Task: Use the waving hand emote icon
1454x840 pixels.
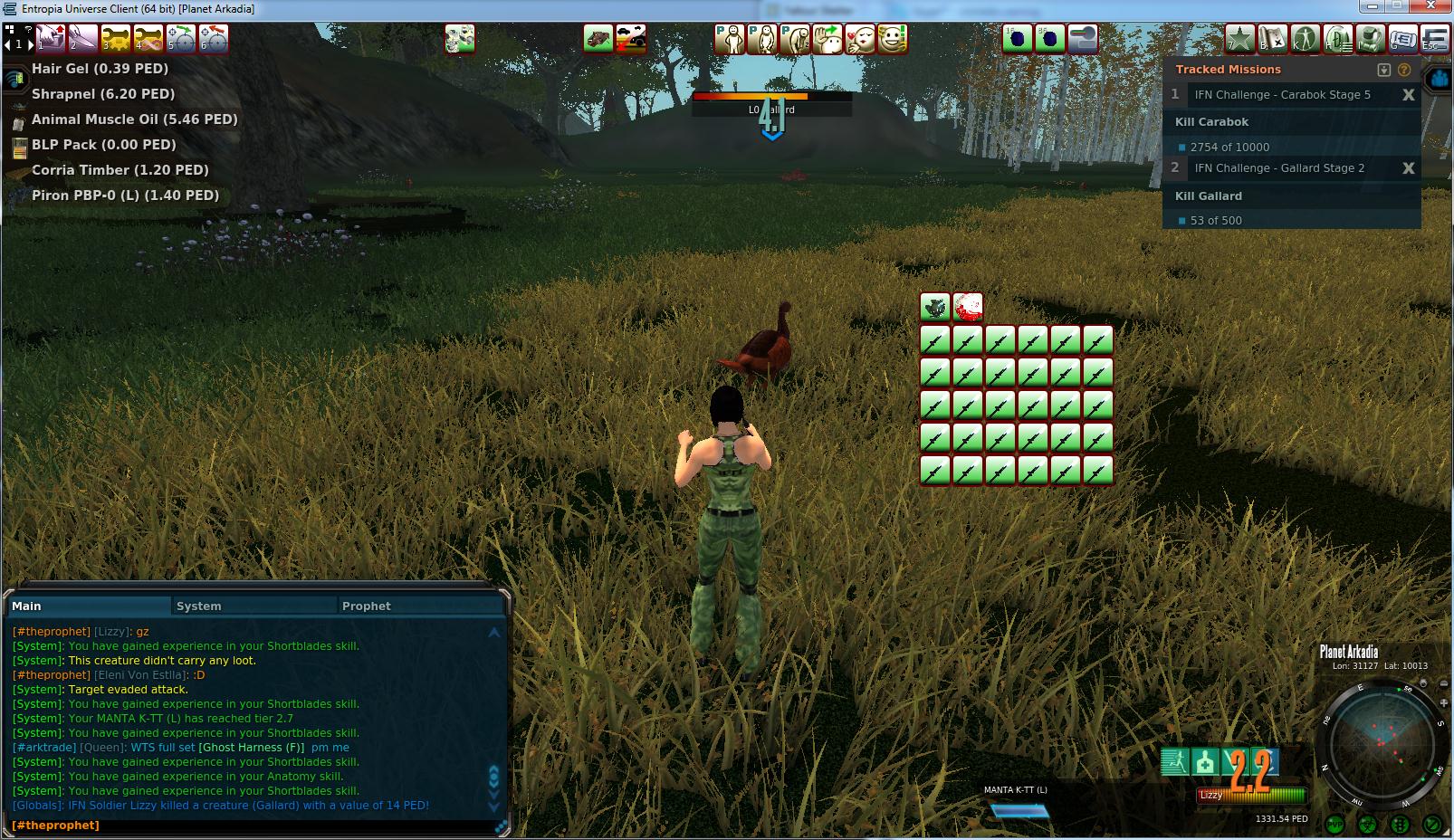Action: (827, 39)
